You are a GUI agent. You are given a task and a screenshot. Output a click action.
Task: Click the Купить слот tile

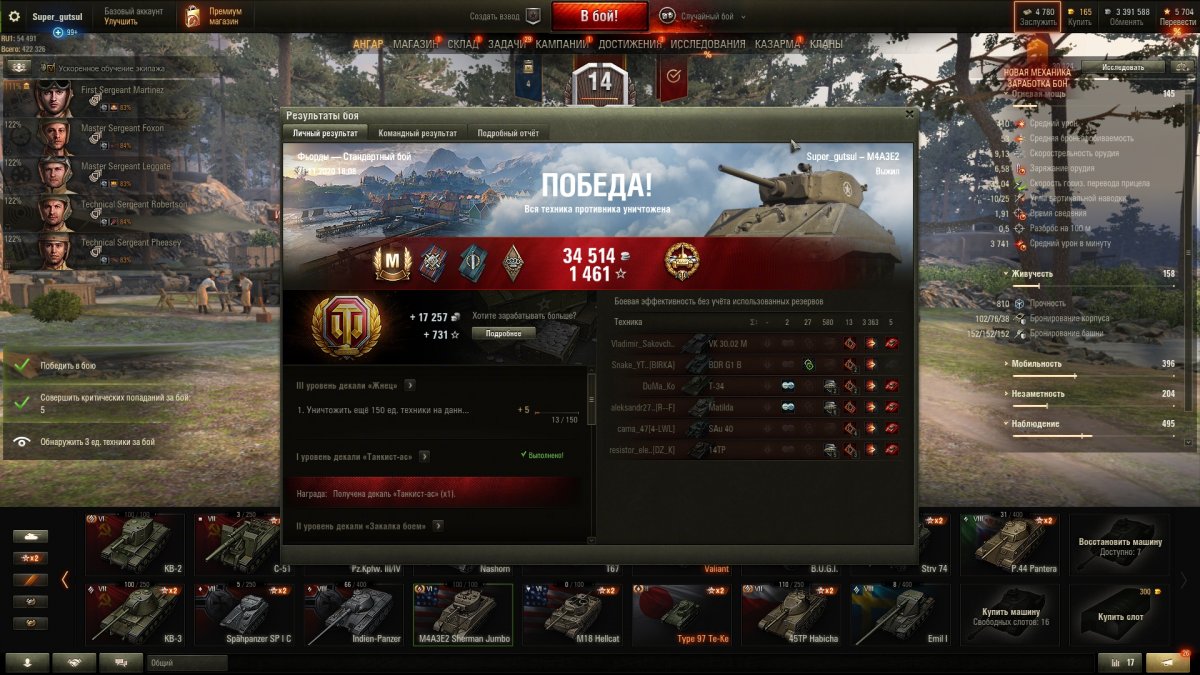pyautogui.click(x=1119, y=614)
